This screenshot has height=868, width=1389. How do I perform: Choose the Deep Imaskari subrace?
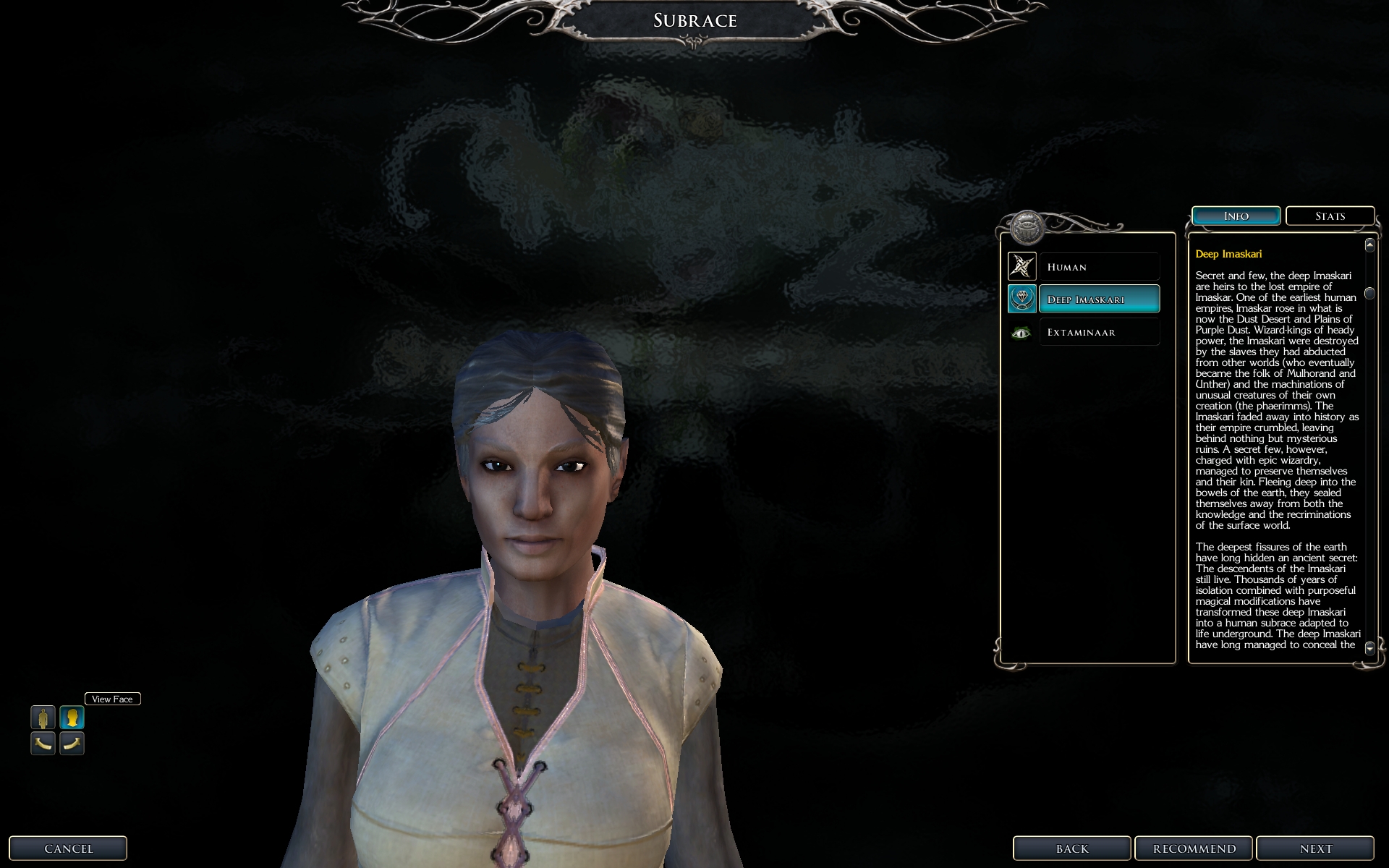point(1098,299)
